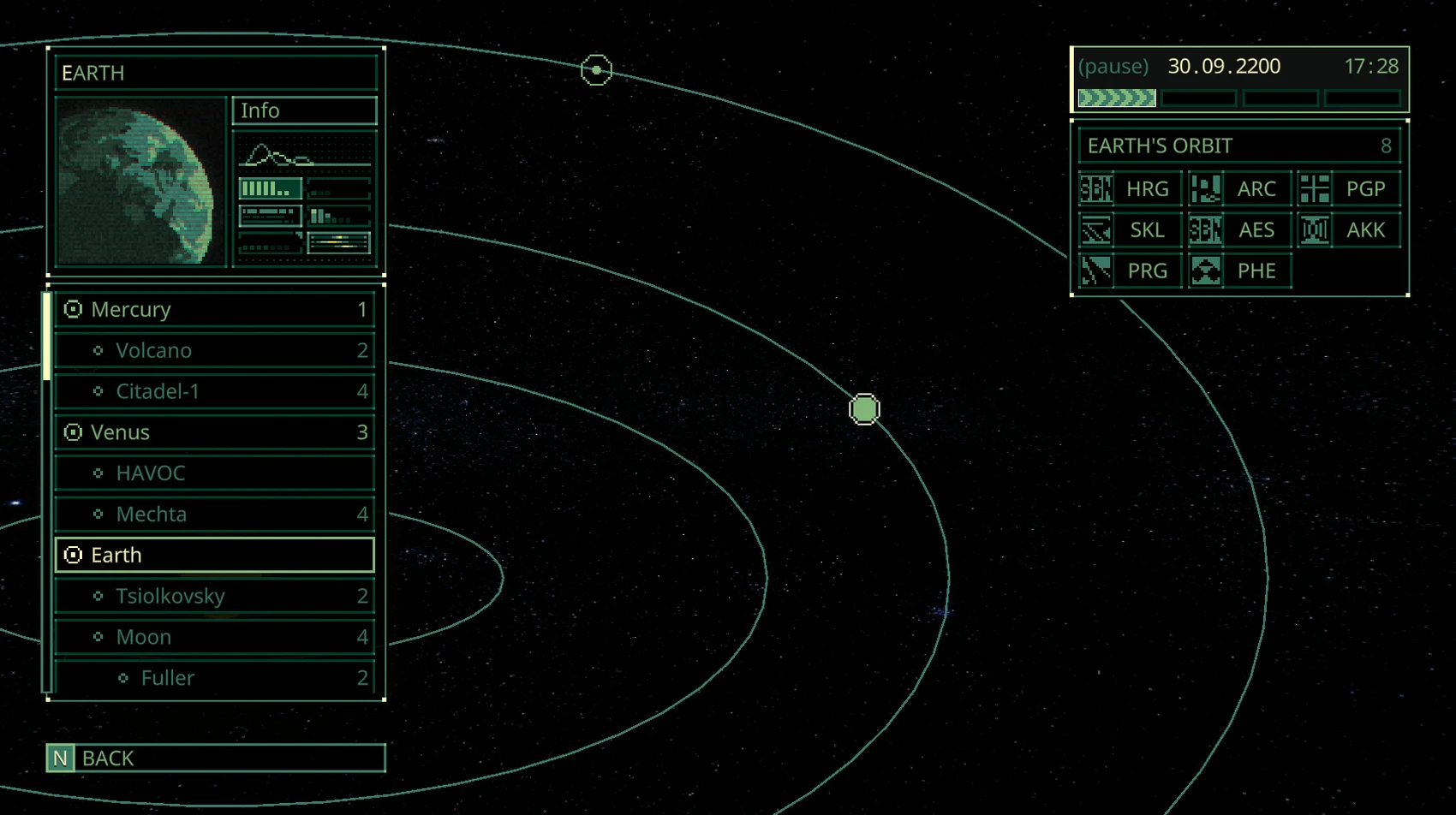Select Citadel-1 from the list
The height and width of the screenshot is (815, 1456).
click(214, 391)
